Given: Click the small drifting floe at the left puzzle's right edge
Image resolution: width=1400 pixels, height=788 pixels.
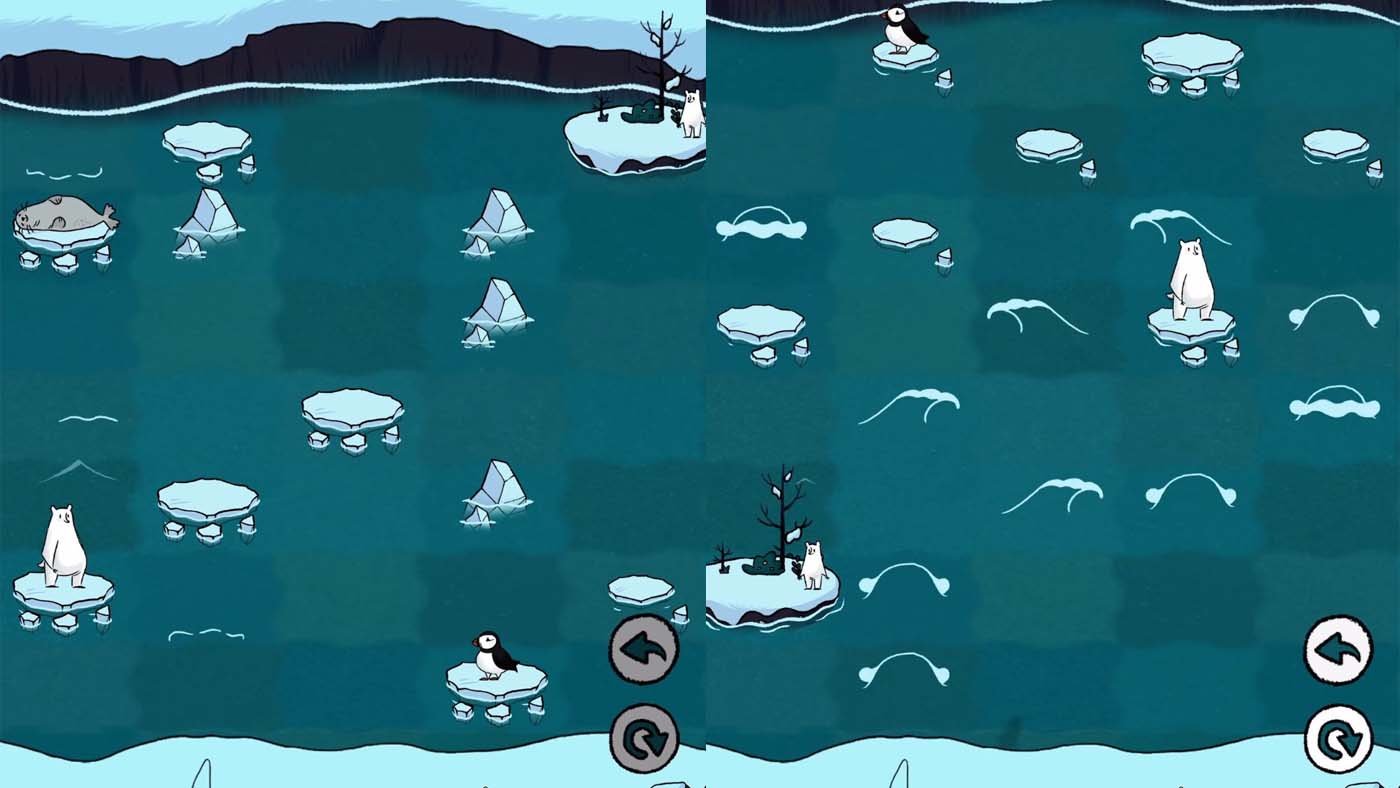Looking at the screenshot, I should tap(640, 590).
